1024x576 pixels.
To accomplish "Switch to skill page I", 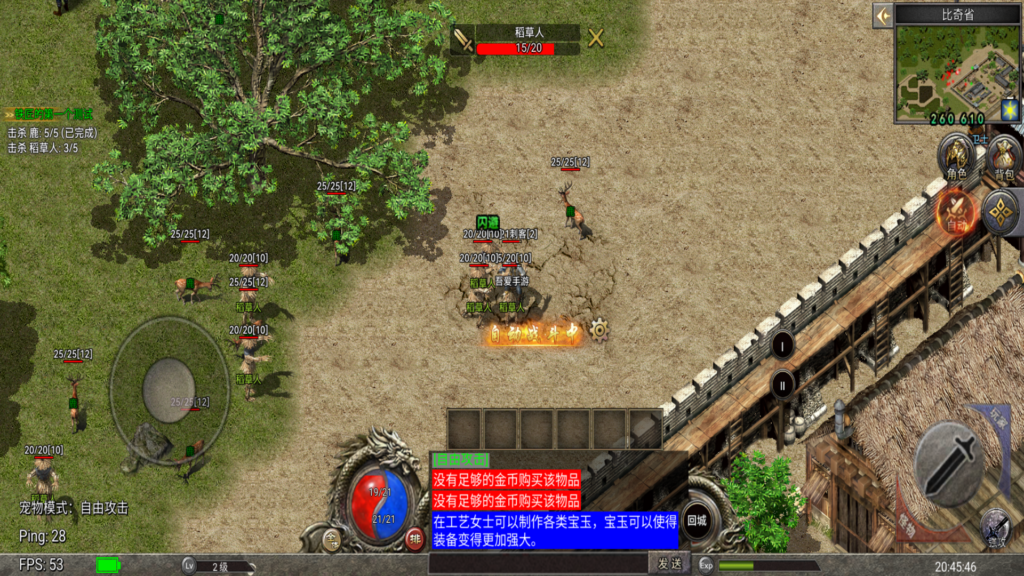I will coord(783,346).
